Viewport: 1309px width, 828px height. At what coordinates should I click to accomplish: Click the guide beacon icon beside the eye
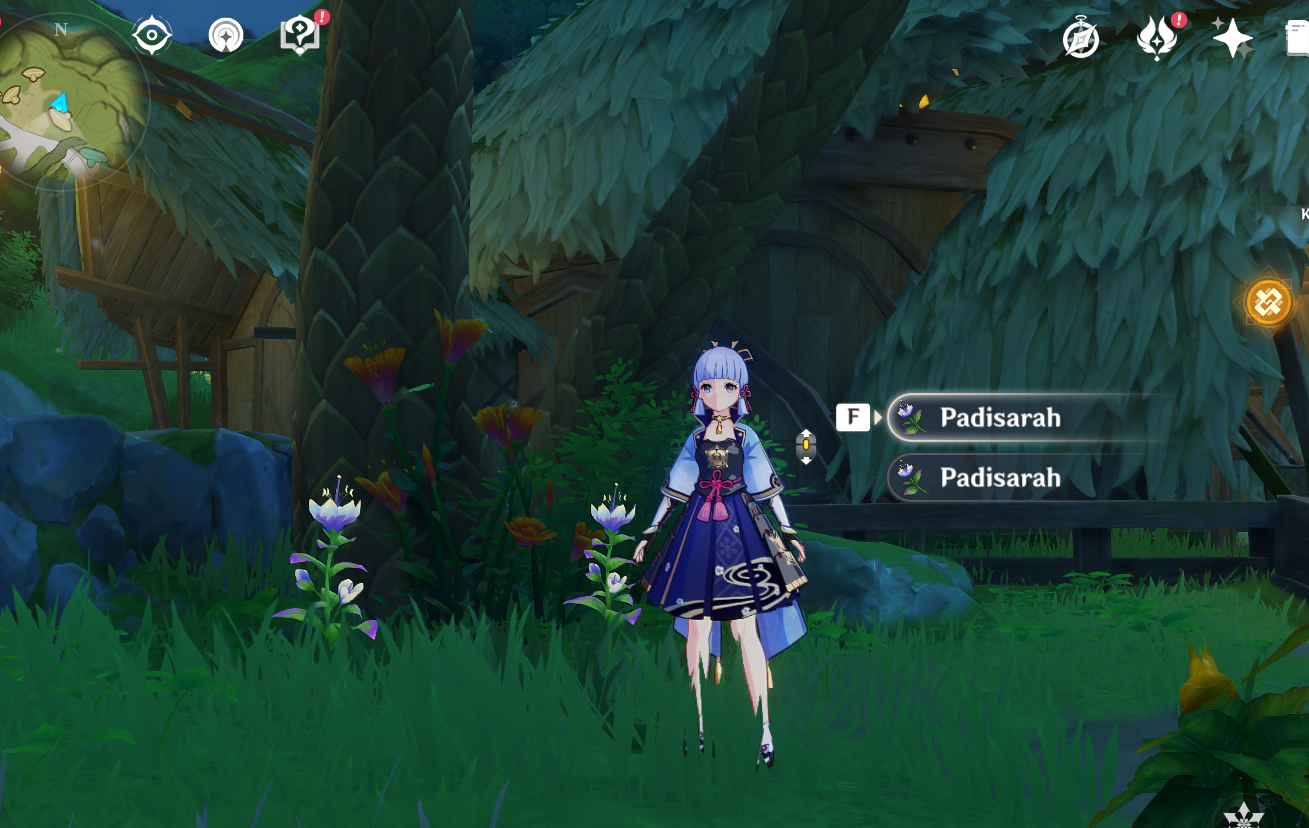227,35
